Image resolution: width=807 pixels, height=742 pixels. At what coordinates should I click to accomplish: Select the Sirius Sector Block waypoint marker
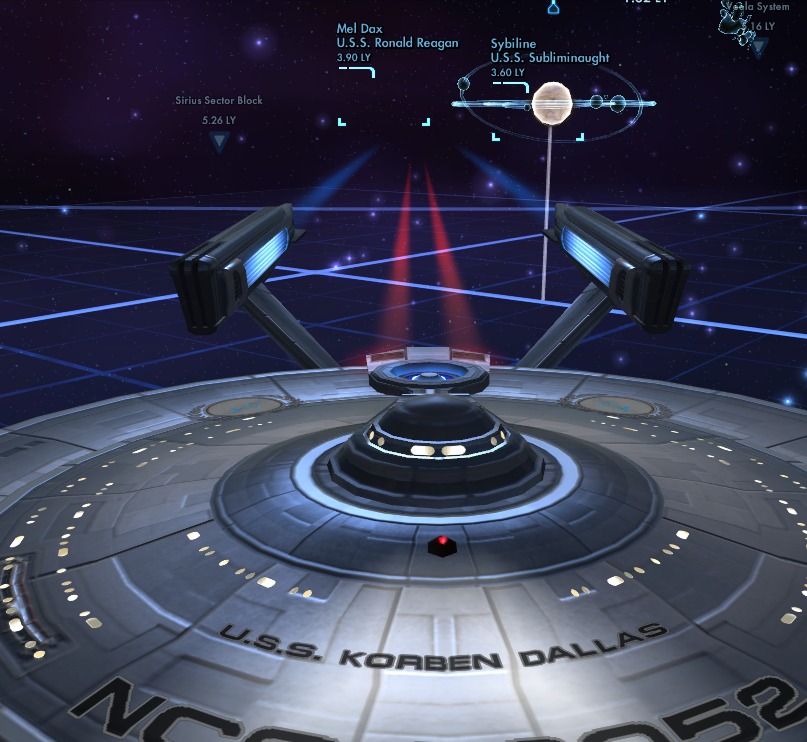219,142
